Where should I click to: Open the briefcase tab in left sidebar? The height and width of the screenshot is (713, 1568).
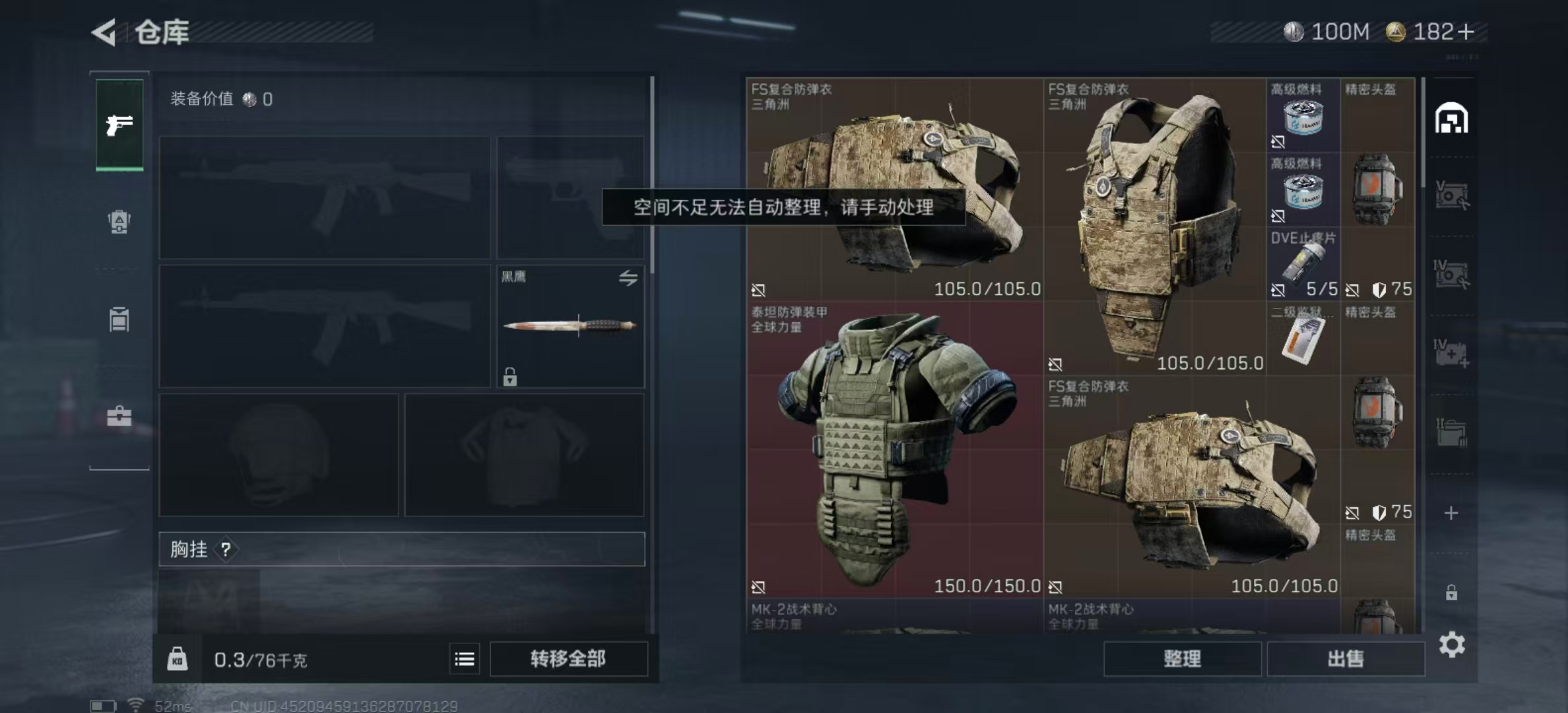(x=119, y=416)
